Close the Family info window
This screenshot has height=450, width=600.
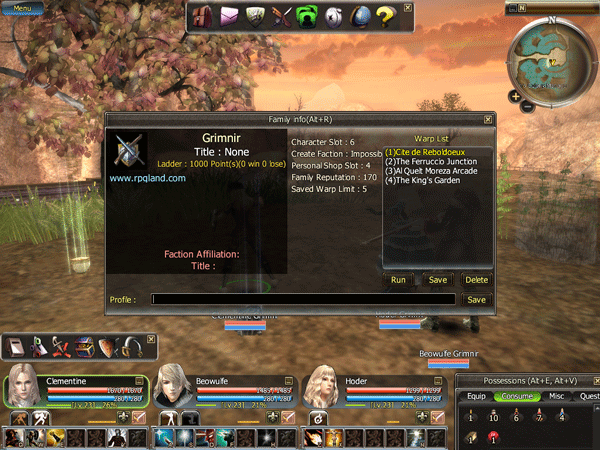487,119
